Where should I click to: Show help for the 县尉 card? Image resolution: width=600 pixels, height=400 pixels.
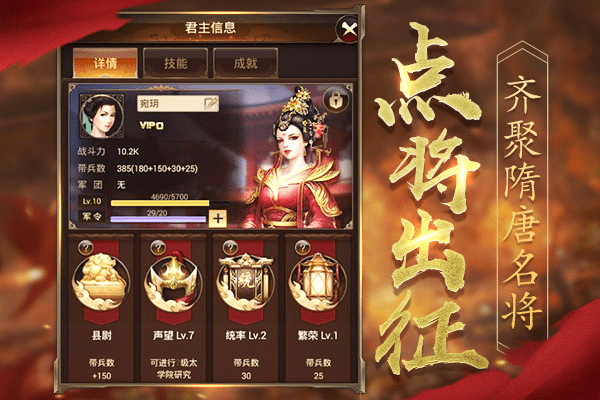tap(83, 247)
